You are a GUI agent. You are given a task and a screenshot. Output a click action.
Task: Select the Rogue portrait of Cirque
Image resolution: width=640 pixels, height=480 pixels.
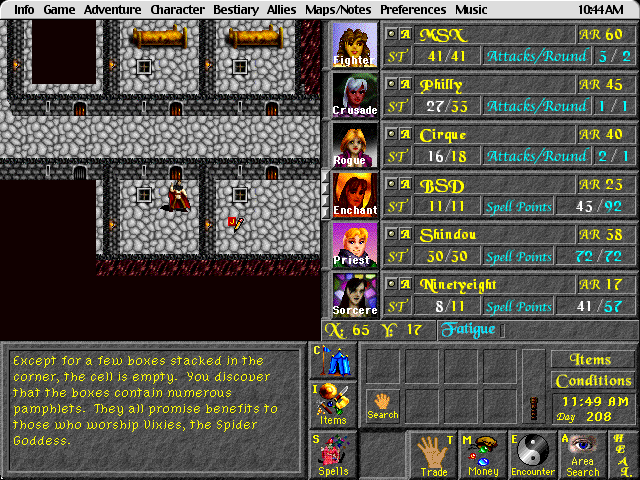click(355, 145)
